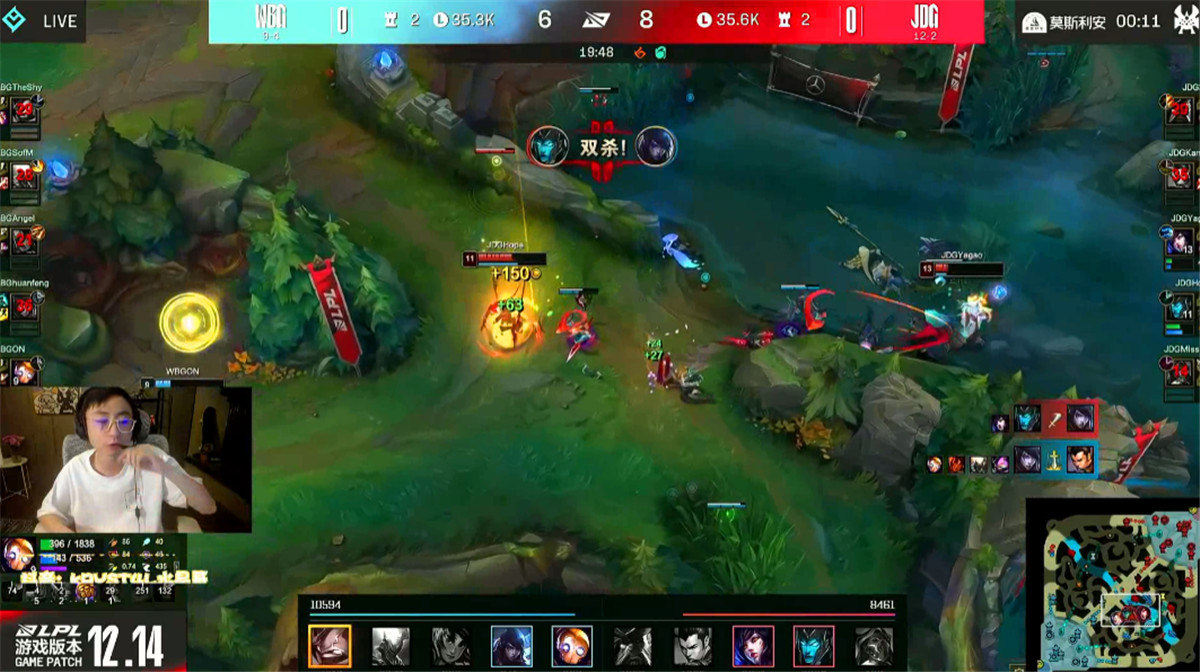
Task: Select the hooded dark-haired champion portrait in bottom bar
Action: click(x=511, y=646)
